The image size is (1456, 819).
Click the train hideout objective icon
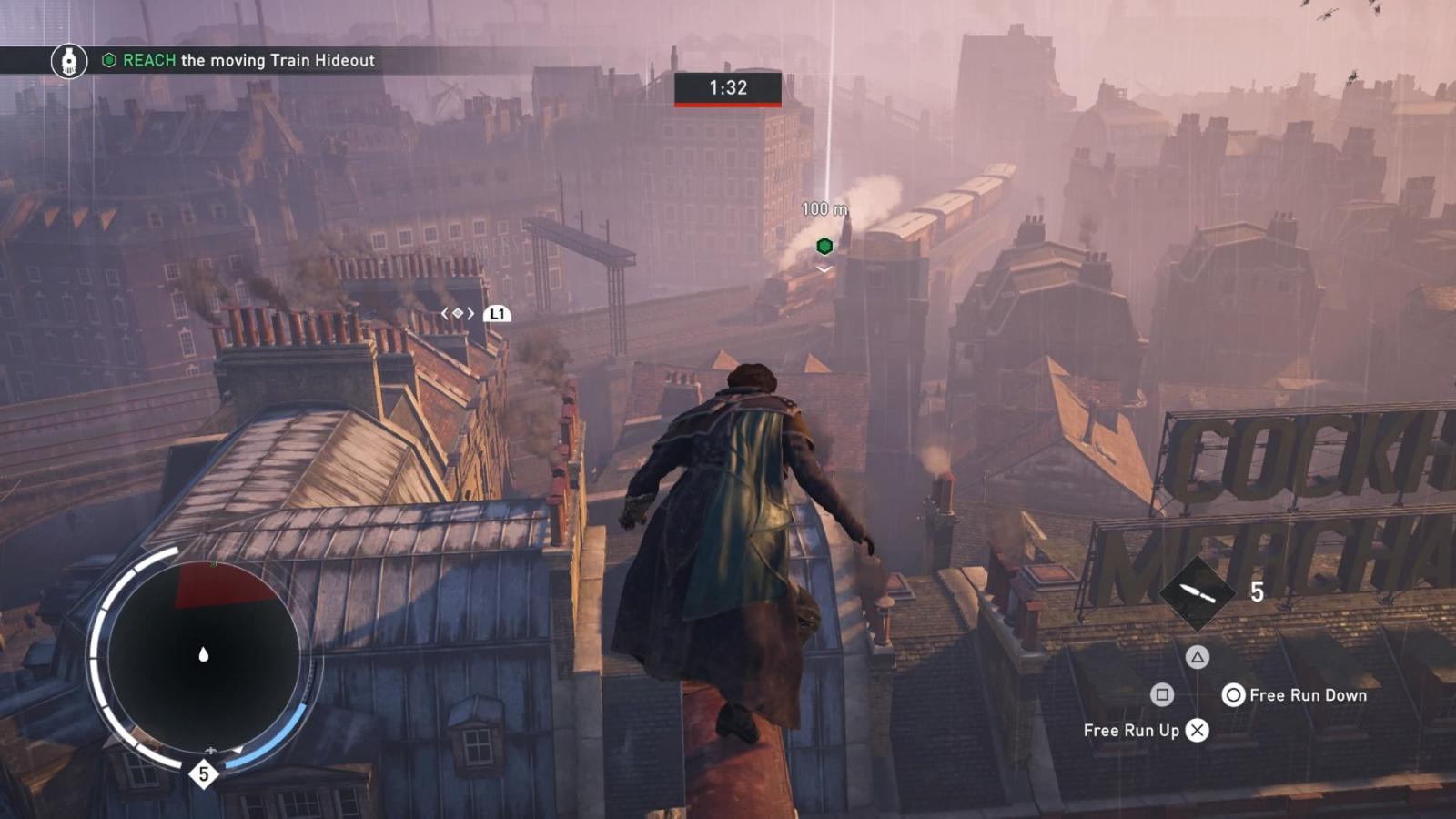coord(69,61)
